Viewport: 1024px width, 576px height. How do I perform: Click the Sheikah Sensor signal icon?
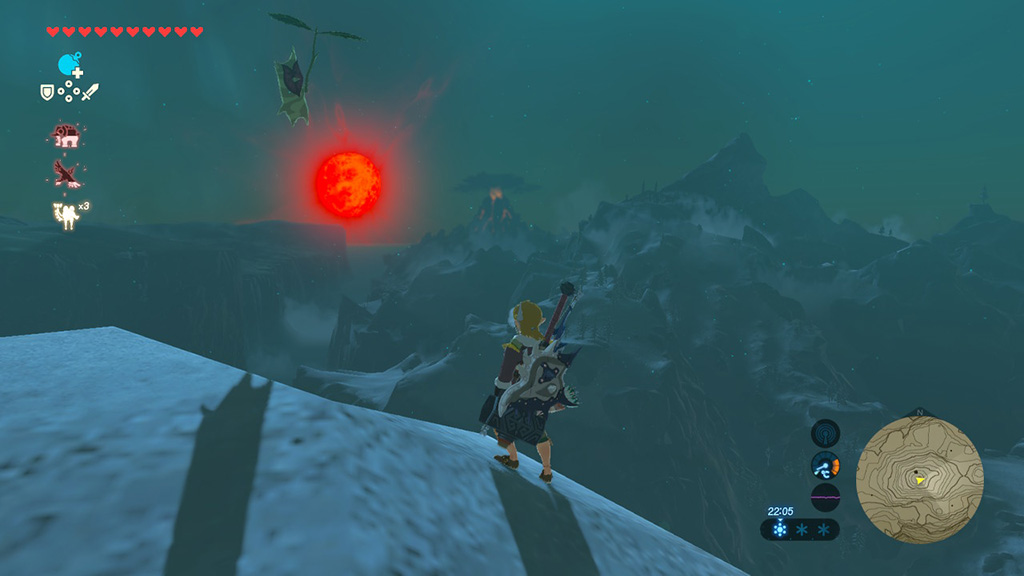point(825,433)
